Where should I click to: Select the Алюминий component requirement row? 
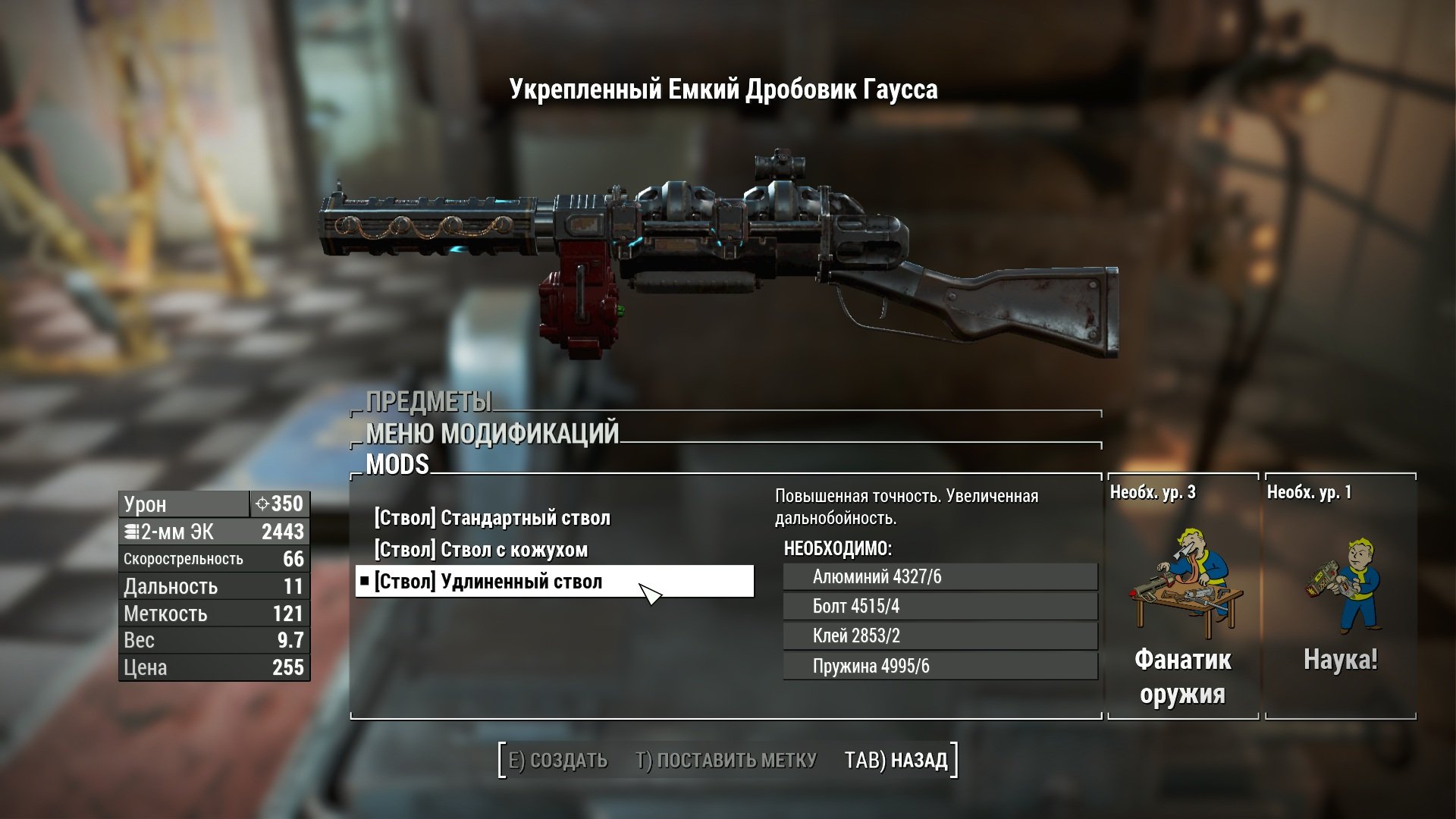[x=940, y=577]
